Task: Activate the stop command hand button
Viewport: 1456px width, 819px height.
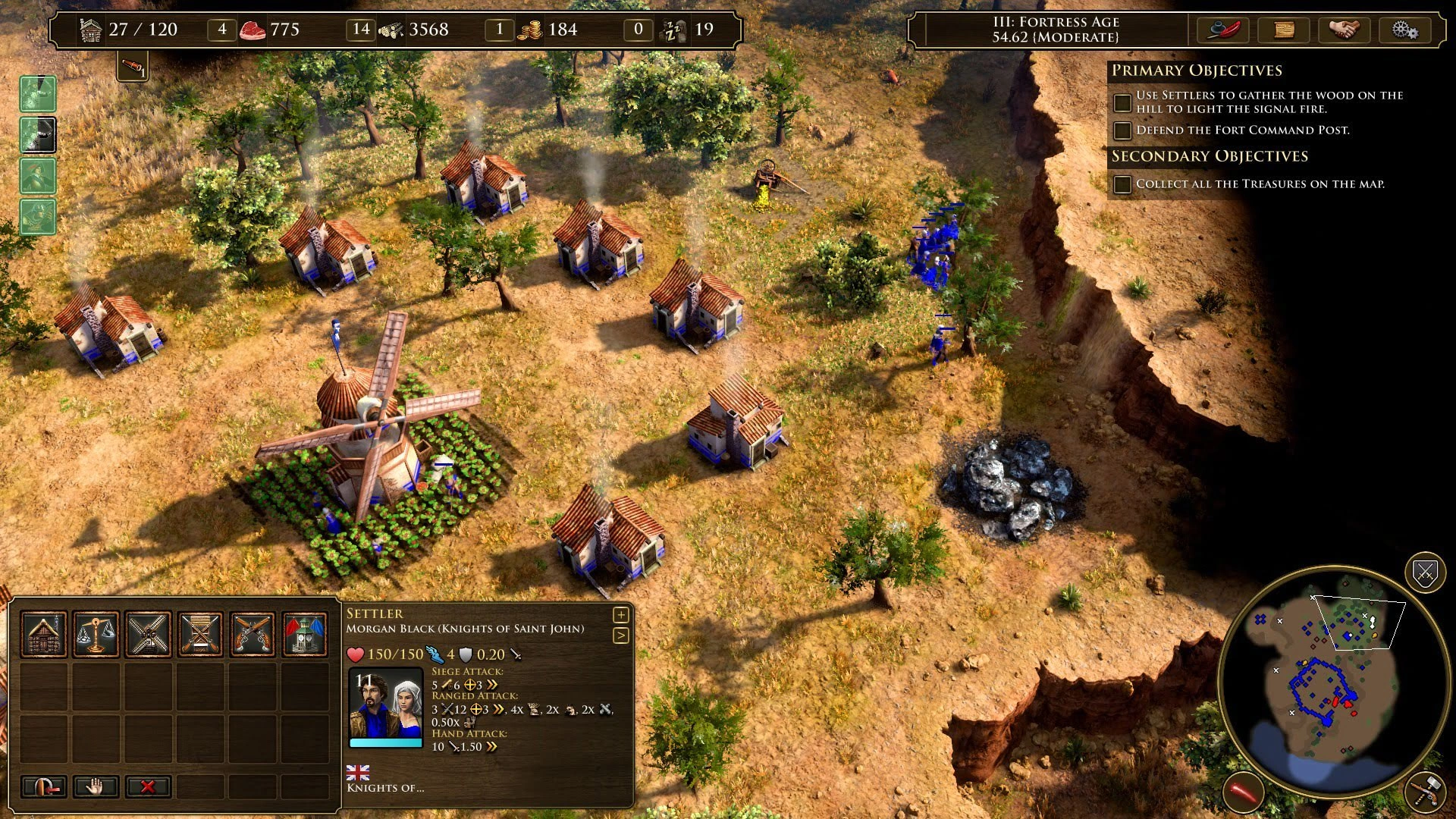Action: point(96,786)
